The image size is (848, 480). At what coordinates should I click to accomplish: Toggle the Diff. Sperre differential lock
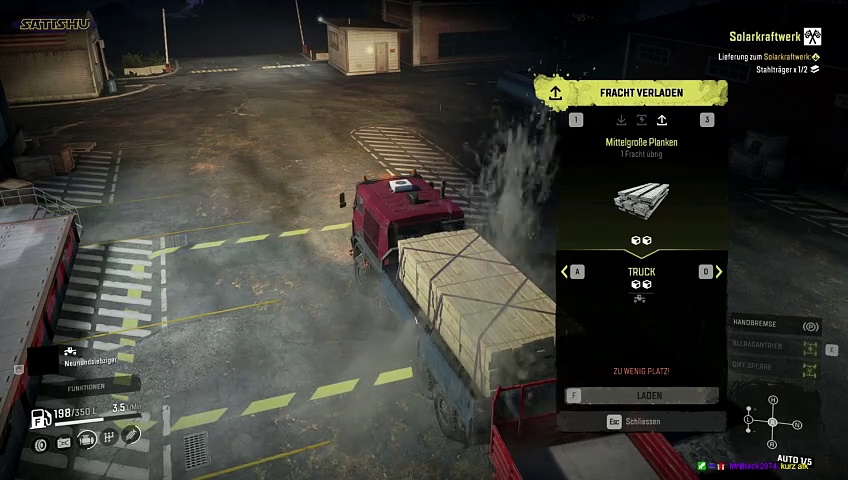pyautogui.click(x=776, y=368)
